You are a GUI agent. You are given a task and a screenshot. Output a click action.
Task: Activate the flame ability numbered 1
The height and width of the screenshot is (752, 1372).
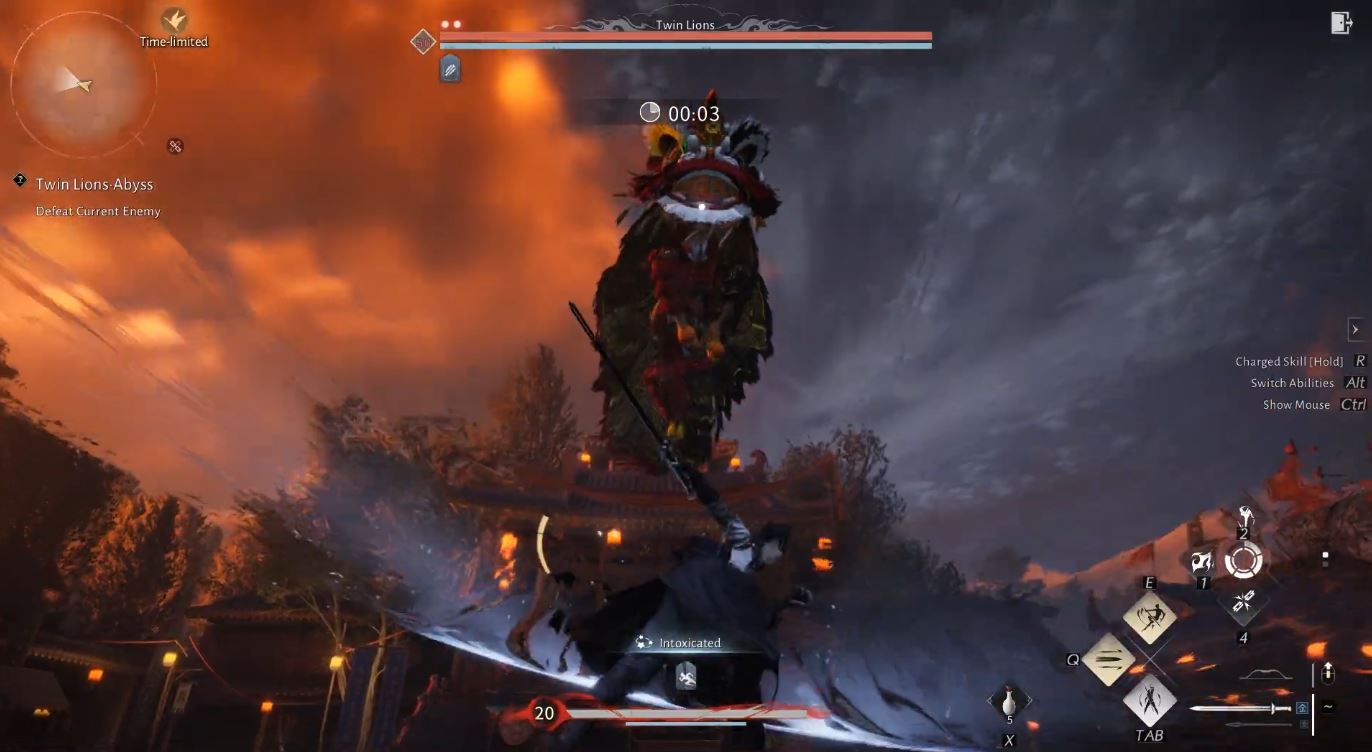click(1203, 563)
